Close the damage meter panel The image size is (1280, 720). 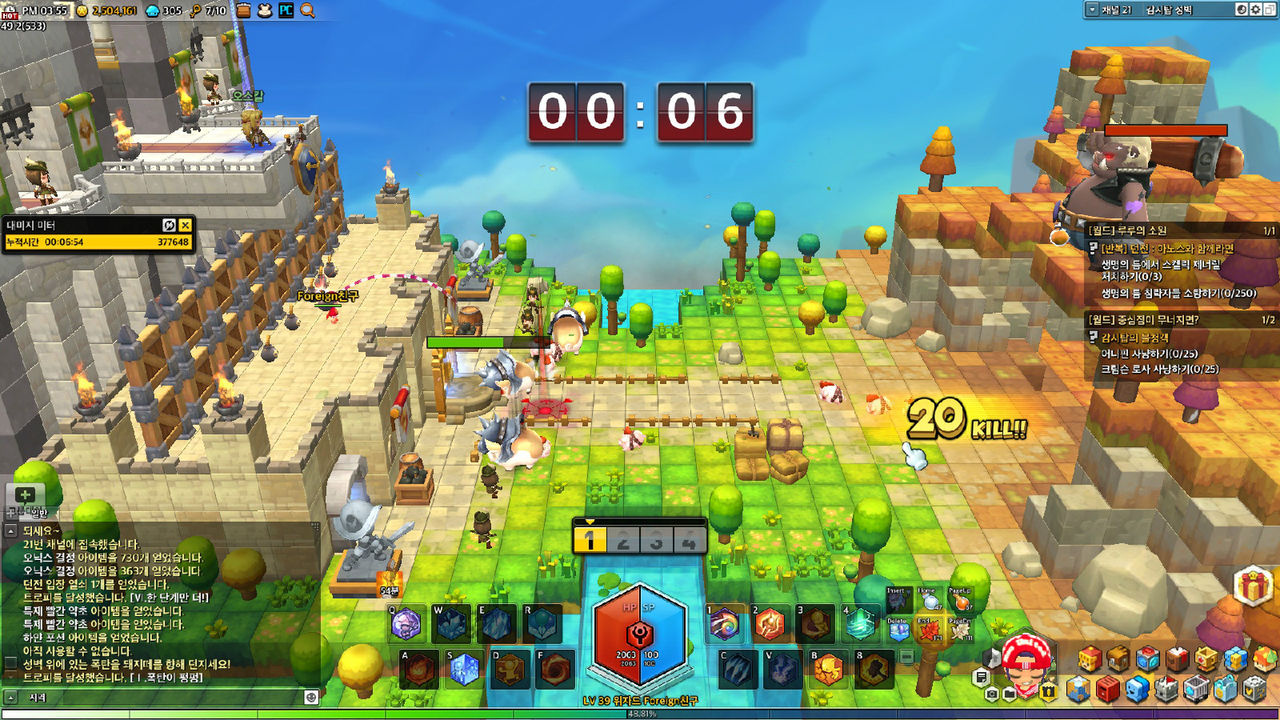point(185,225)
